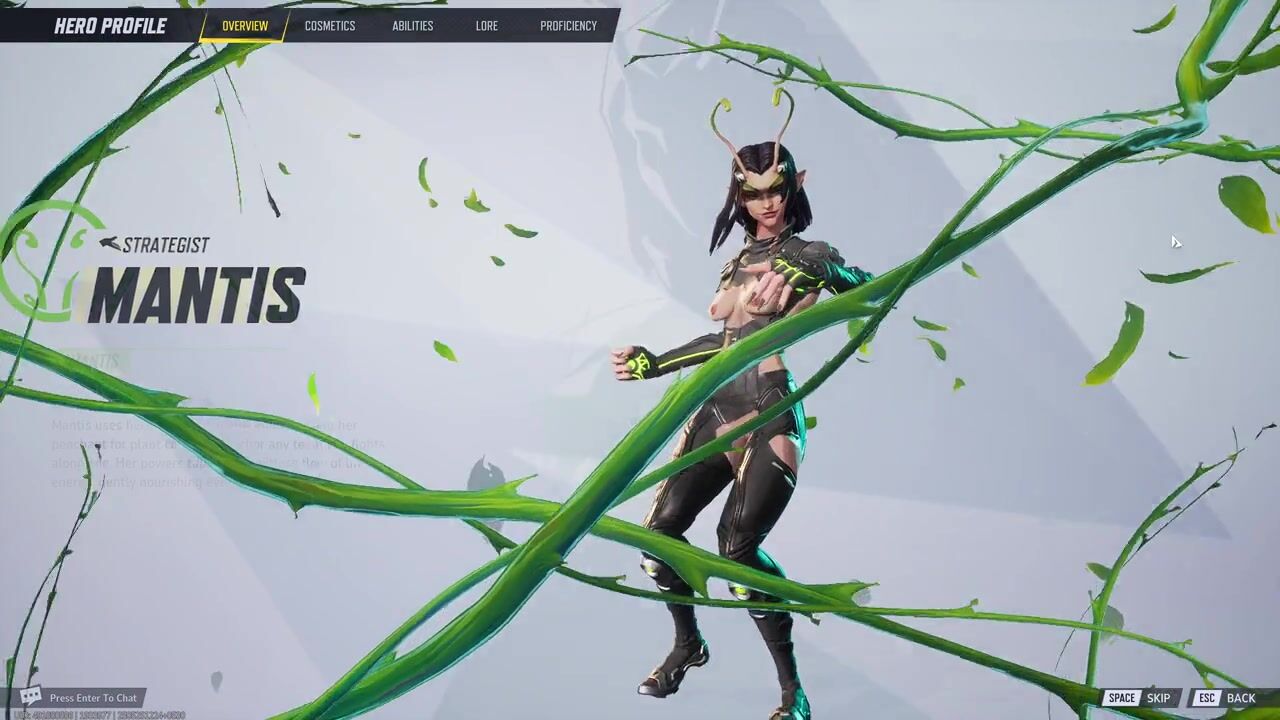The width and height of the screenshot is (1280, 720).
Task: Switch to the Overview tab
Action: (245, 26)
